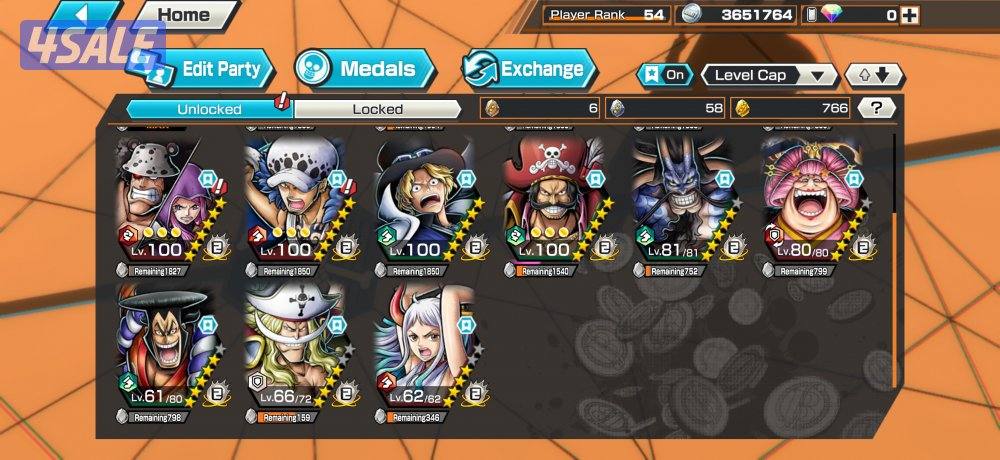Return to the Home screen
1000x460 pixels.
coord(184,14)
